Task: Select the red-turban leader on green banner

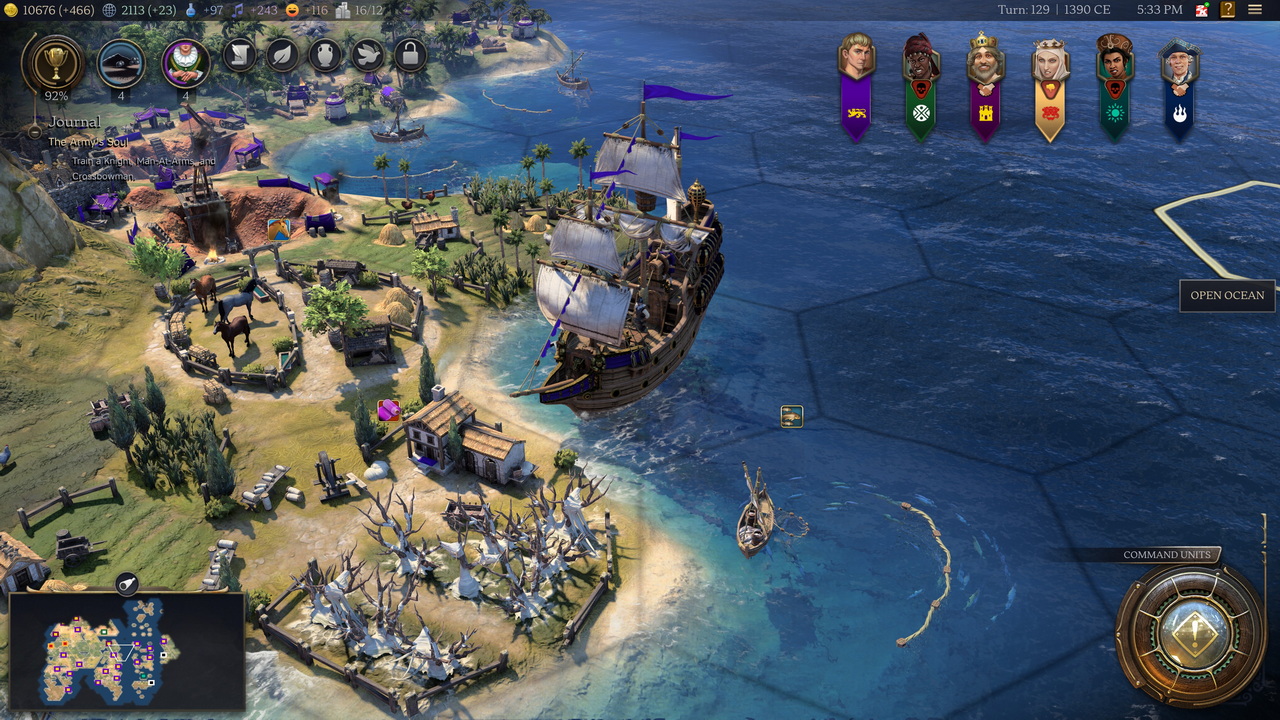Action: (921, 85)
